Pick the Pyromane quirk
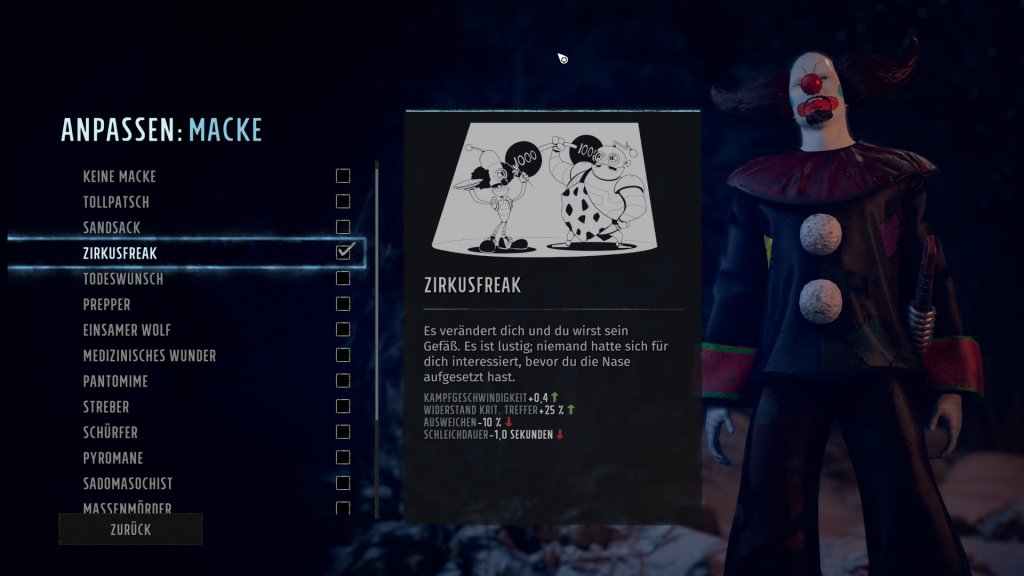 coord(113,458)
